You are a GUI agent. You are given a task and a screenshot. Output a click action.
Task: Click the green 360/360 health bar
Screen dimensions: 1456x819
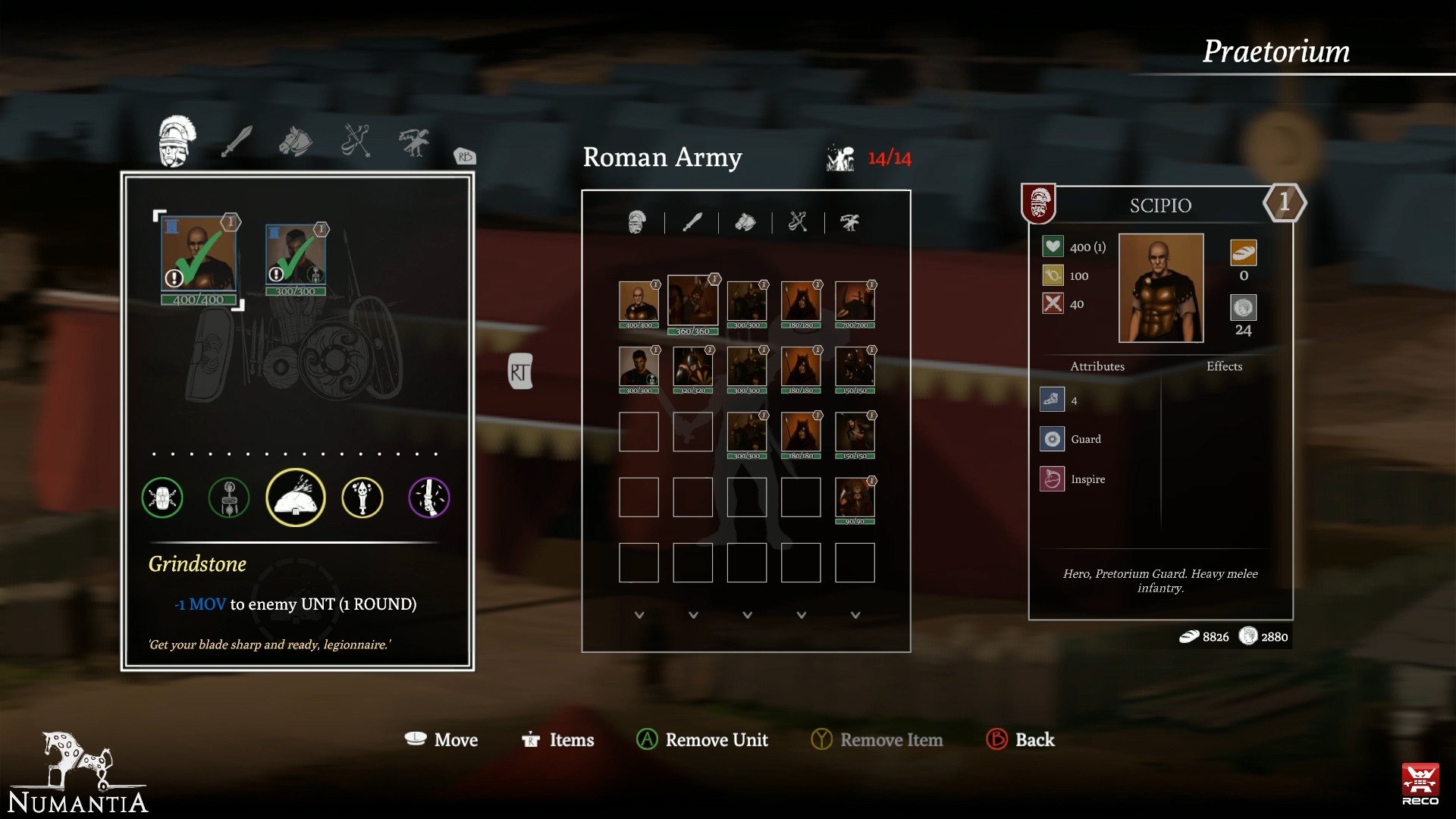click(x=692, y=331)
